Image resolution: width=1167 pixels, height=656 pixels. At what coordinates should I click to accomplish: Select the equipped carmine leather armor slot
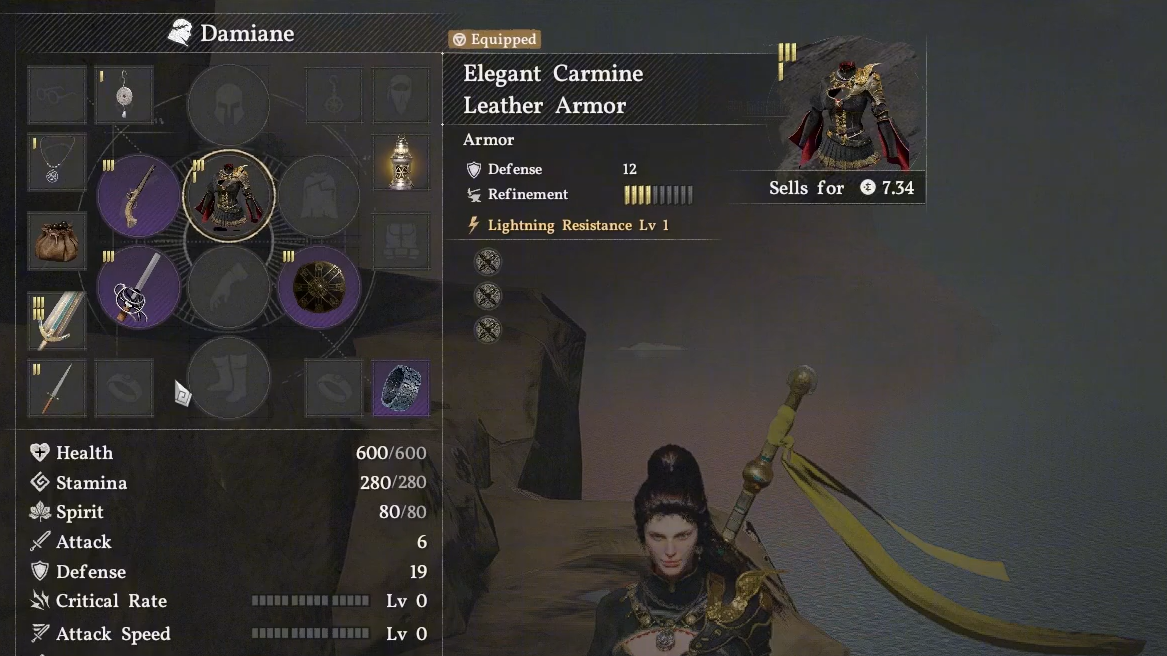pos(229,196)
